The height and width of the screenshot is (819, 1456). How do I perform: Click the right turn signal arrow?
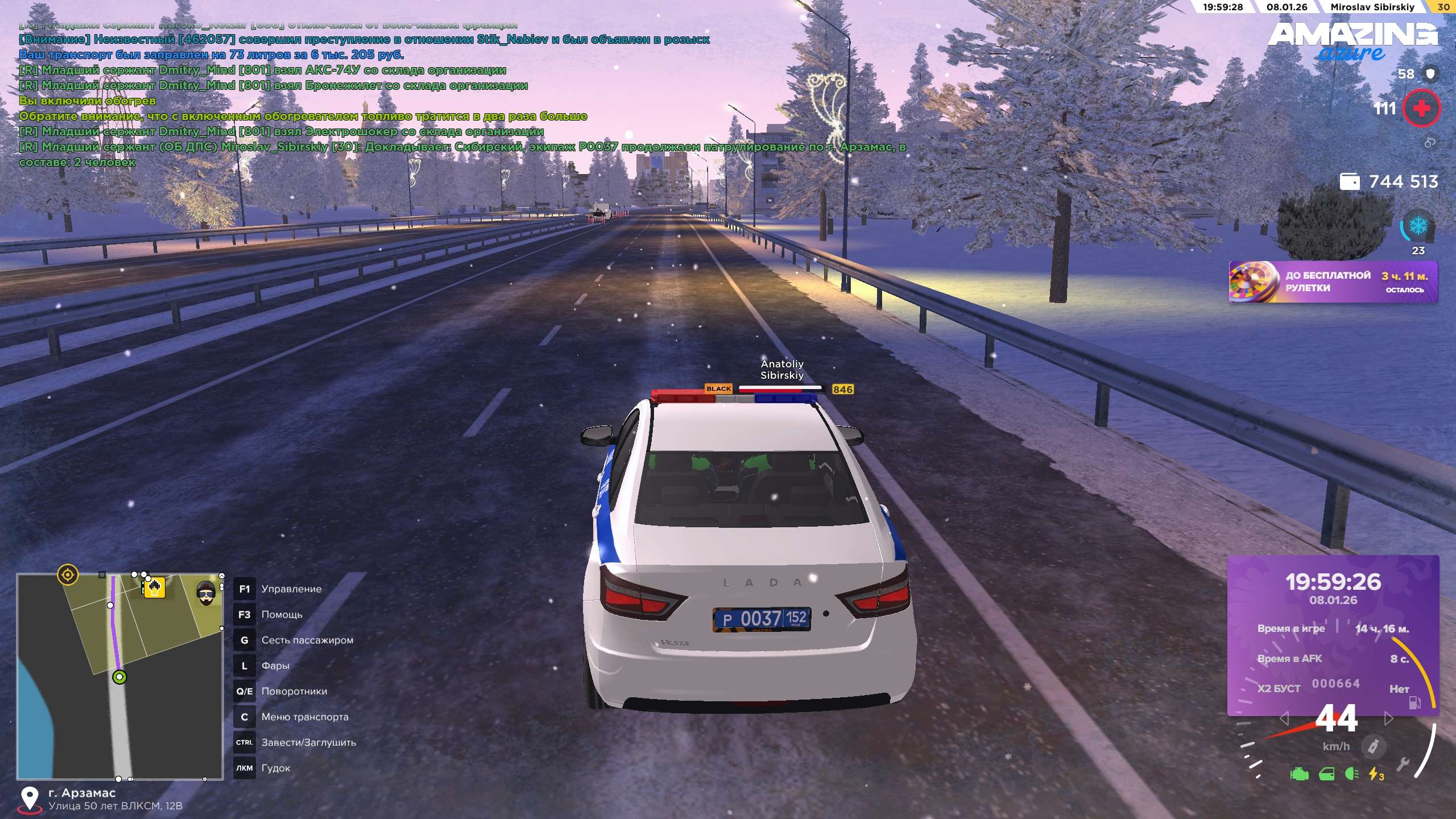[1388, 719]
